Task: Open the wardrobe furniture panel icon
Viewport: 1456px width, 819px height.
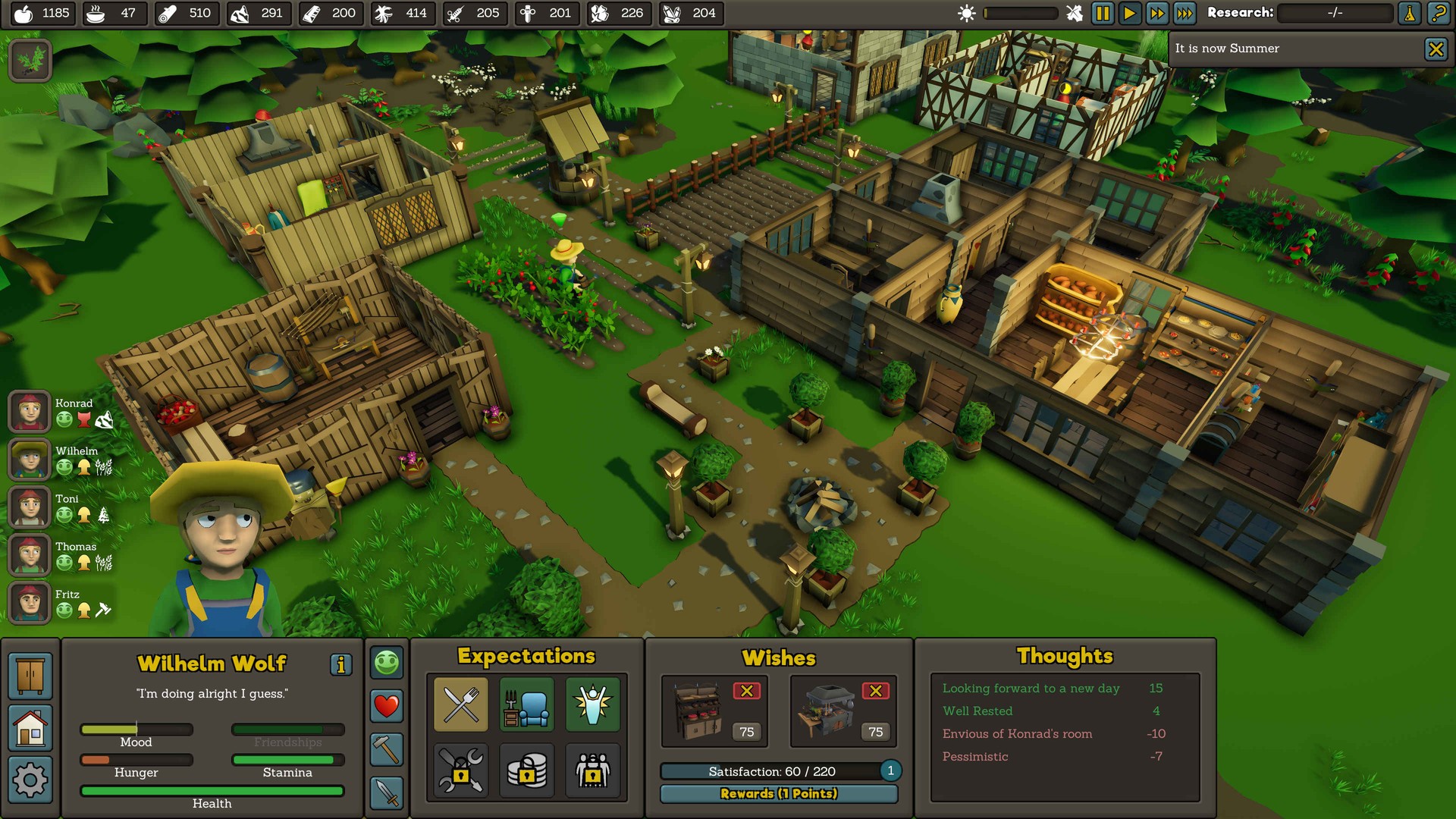Action: (x=30, y=675)
